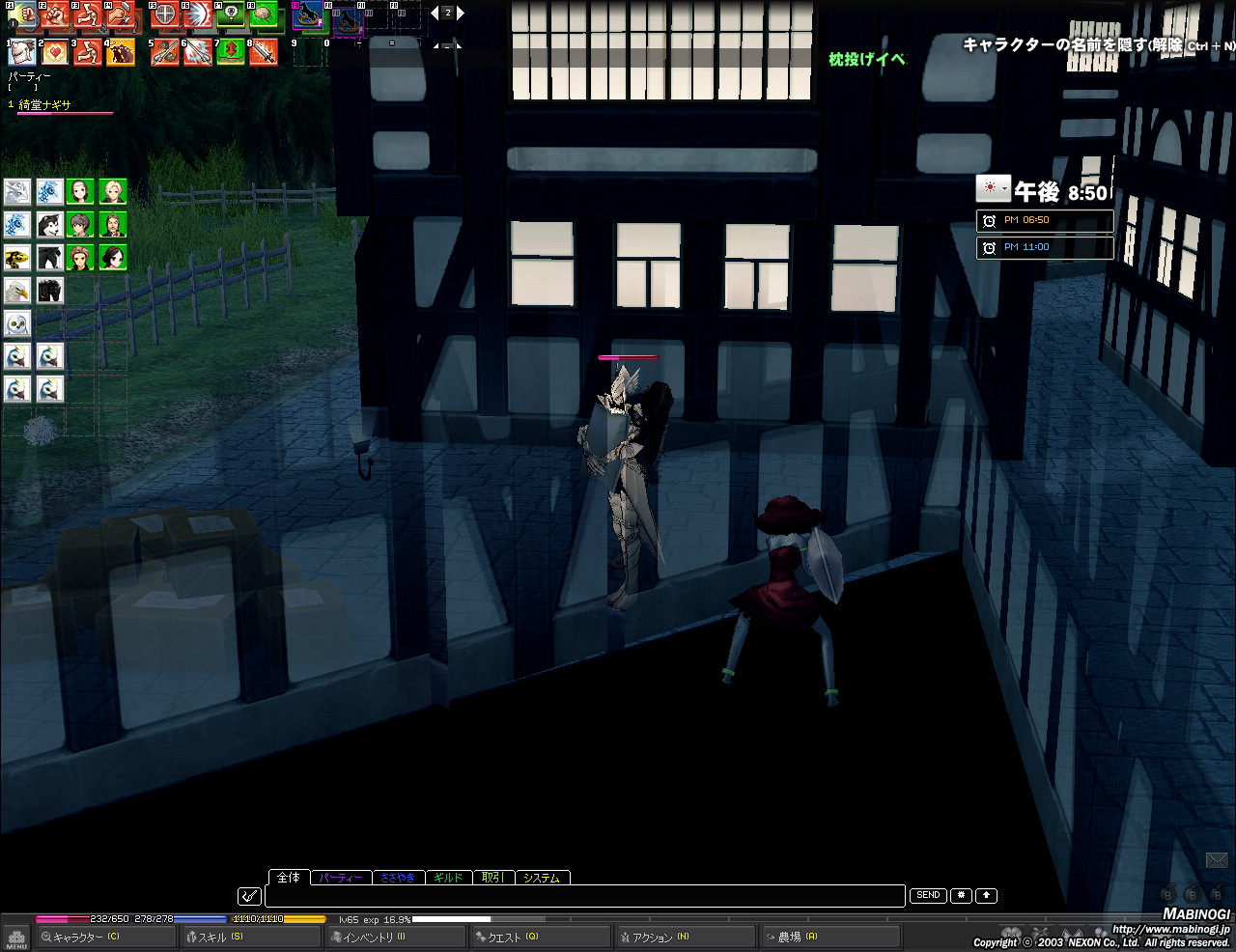Switch chat to the パーティー tab
Image resolution: width=1236 pixels, height=952 pixels.
point(340,878)
